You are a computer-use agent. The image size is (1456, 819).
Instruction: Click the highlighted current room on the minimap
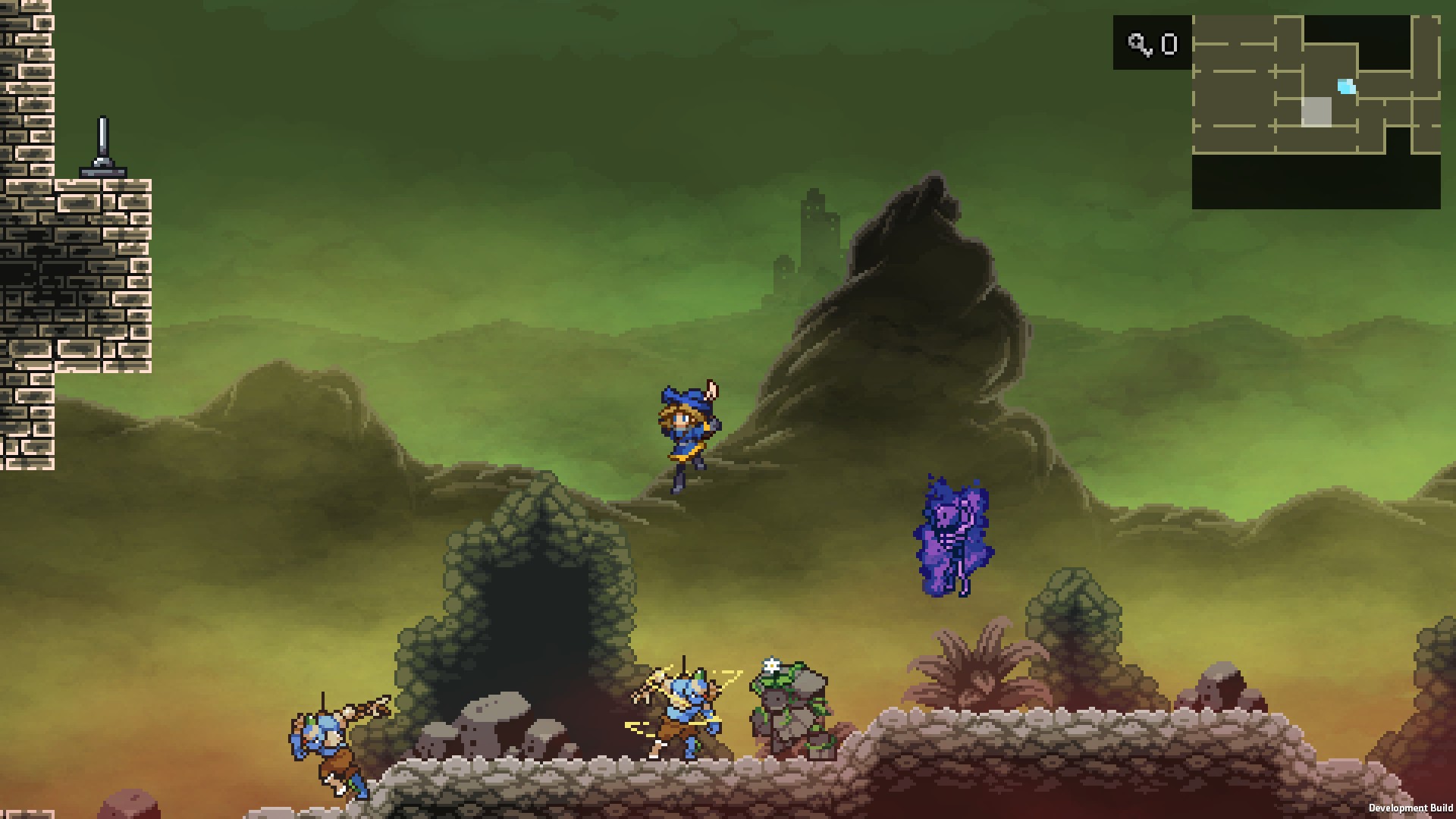pos(1317,114)
